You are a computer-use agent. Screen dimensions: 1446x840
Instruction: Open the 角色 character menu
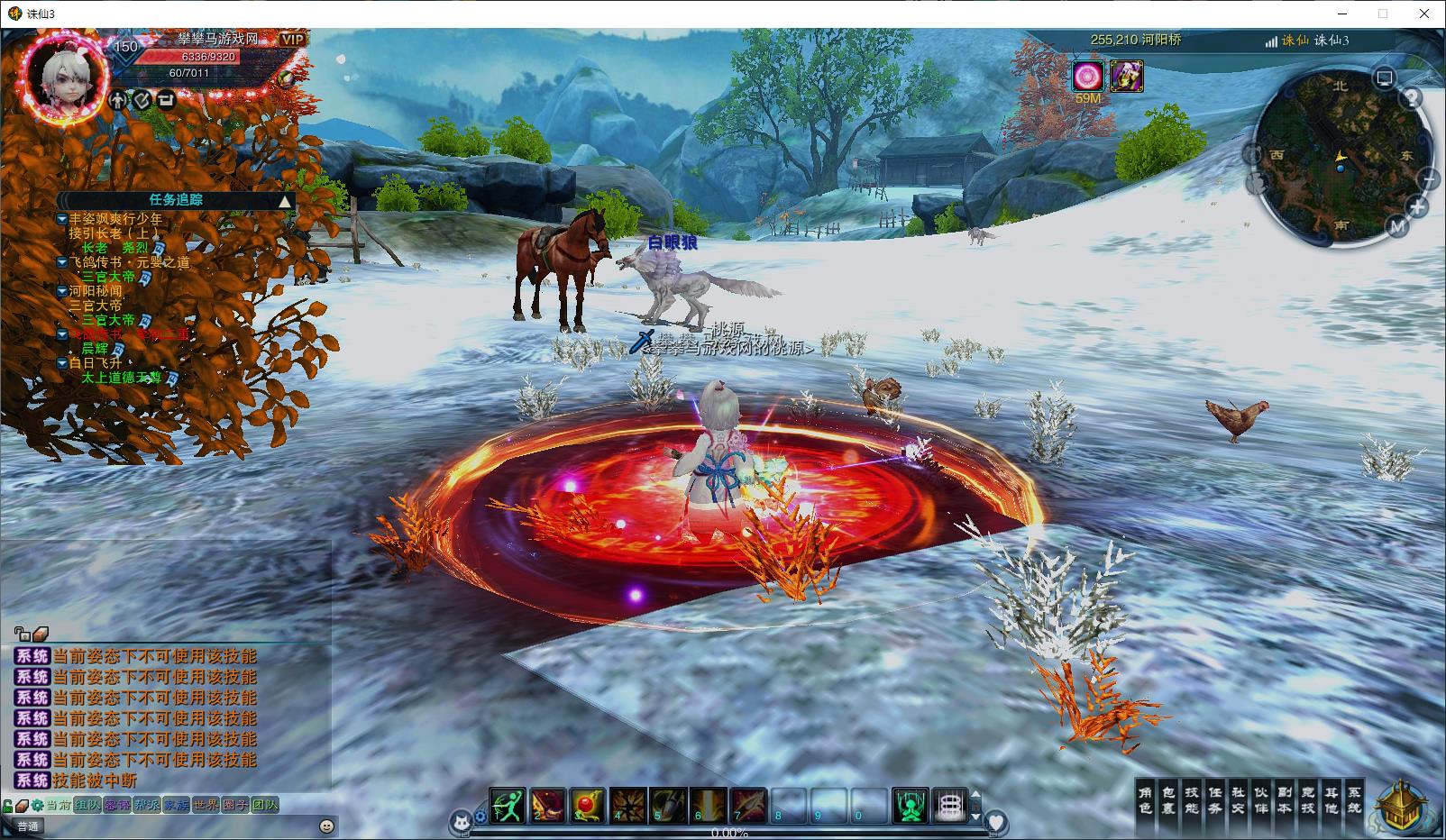[x=1145, y=799]
